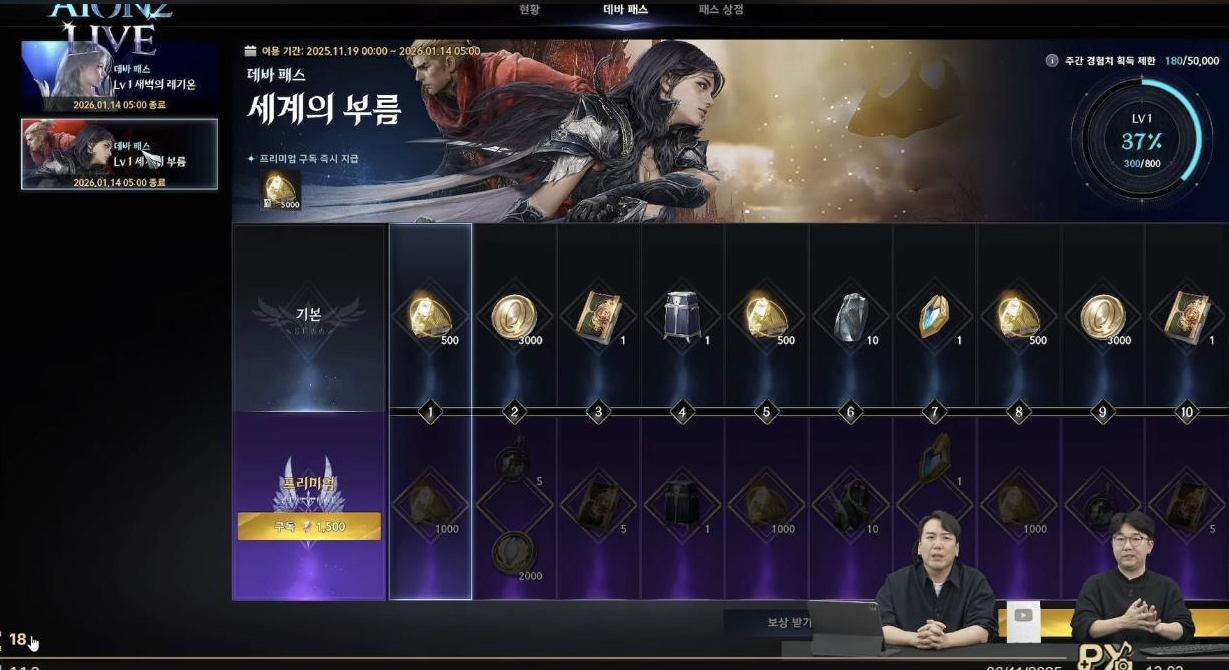
Task: Select the 데바 패스 tab
Action: [x=626, y=10]
